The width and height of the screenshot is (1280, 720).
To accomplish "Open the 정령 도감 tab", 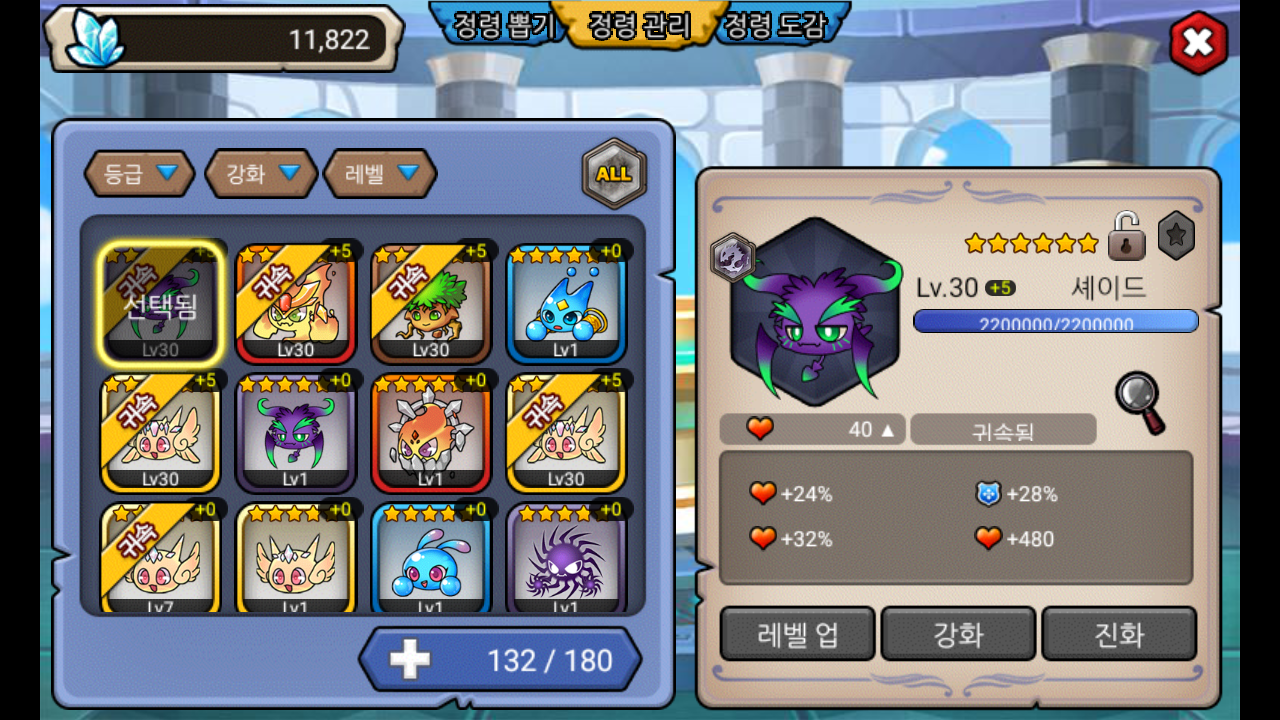I will pyautogui.click(x=776, y=25).
